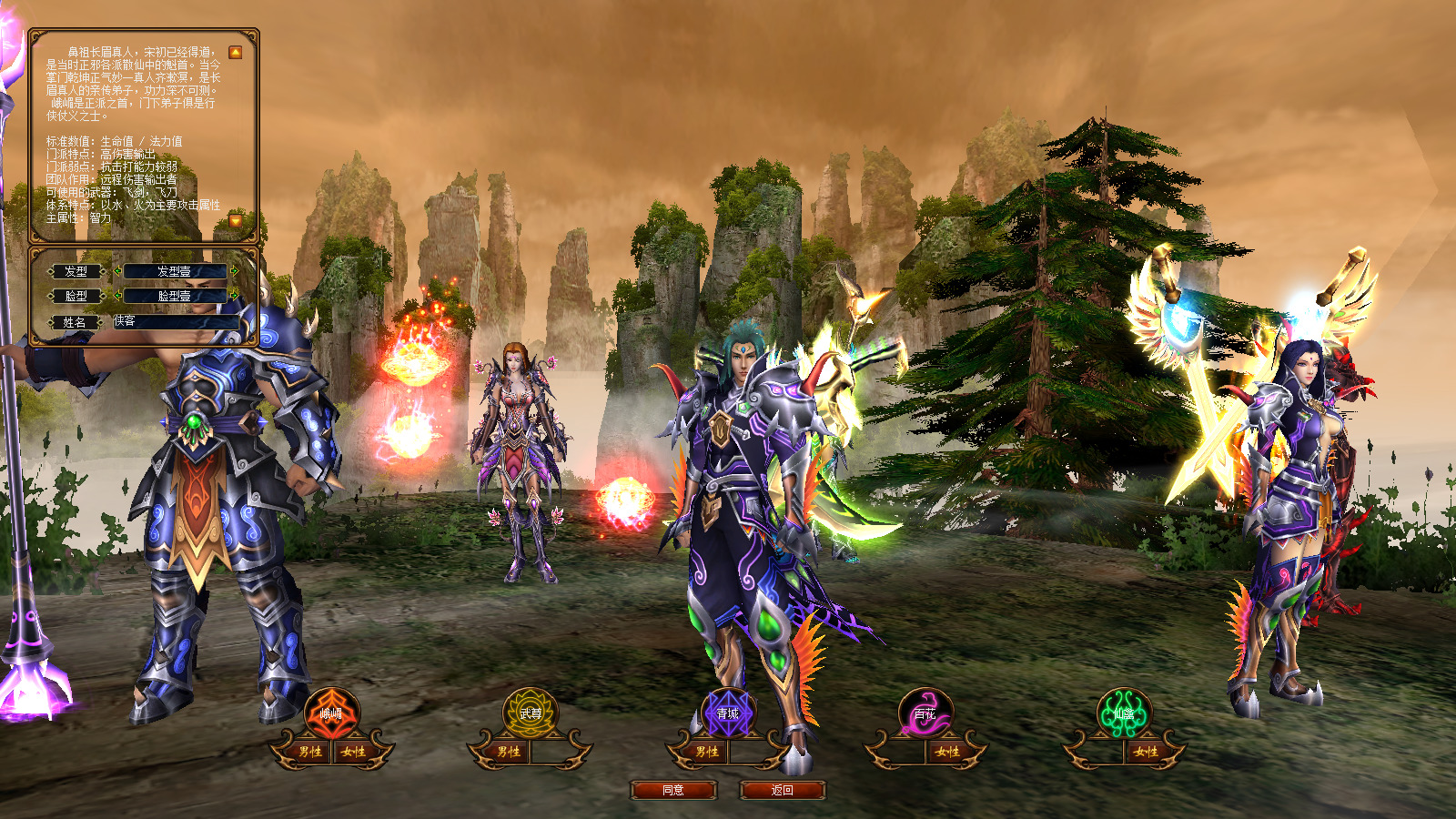Select the 武尊 sect emblem
This screenshot has width=1456, height=819.
[x=530, y=713]
